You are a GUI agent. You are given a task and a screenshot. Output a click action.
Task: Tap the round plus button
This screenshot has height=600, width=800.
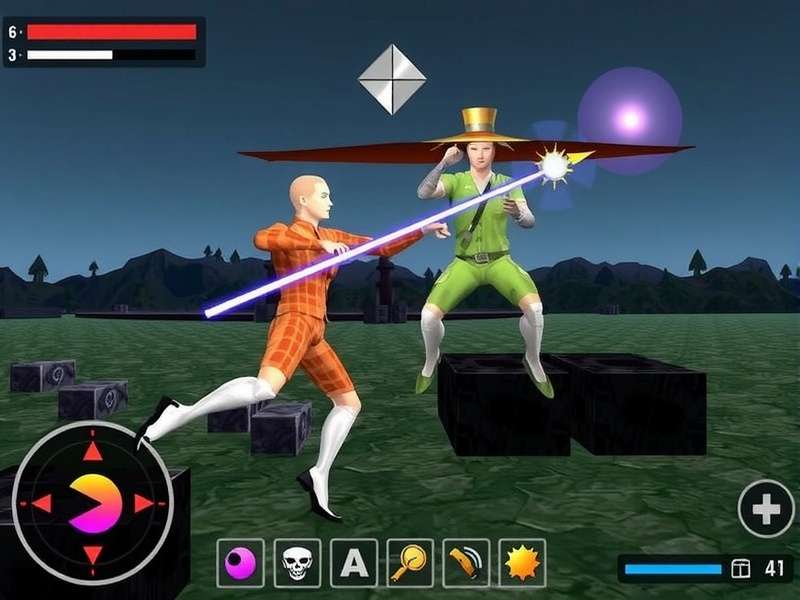[x=766, y=509]
